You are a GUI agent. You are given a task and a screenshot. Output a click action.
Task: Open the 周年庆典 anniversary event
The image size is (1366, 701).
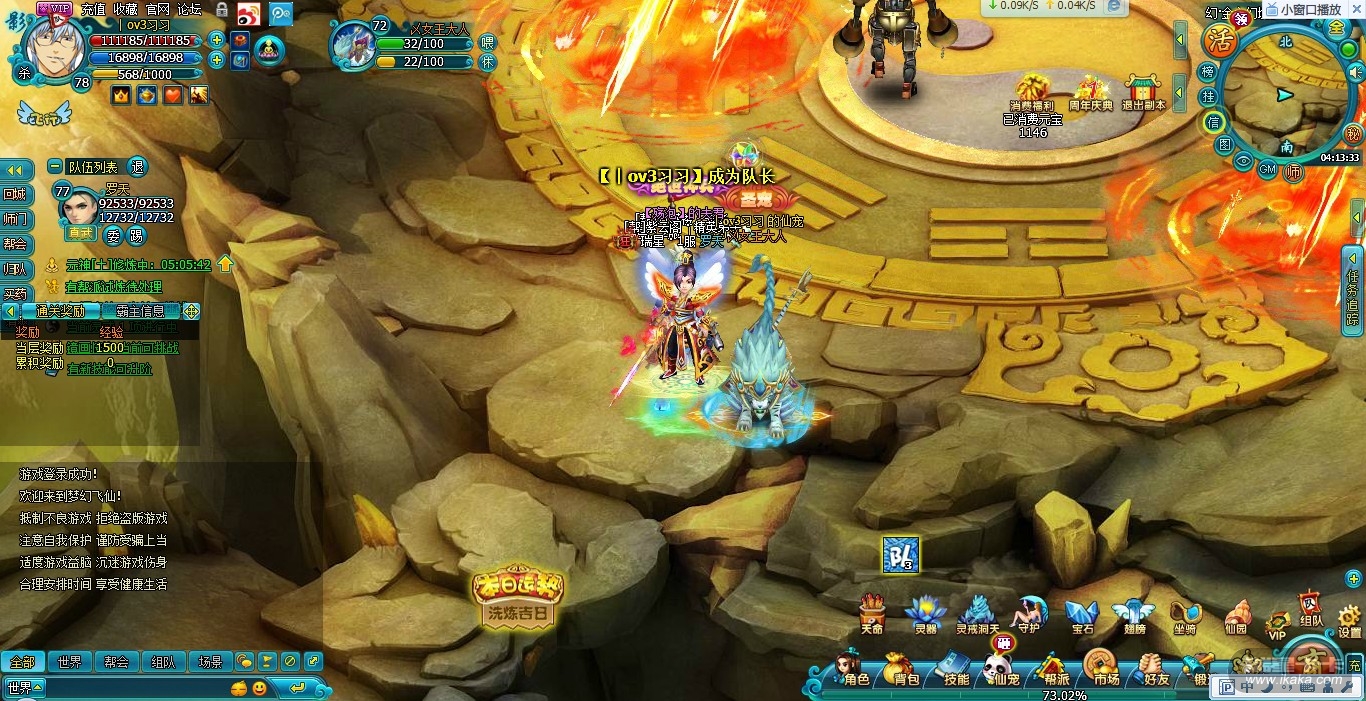tap(1090, 90)
